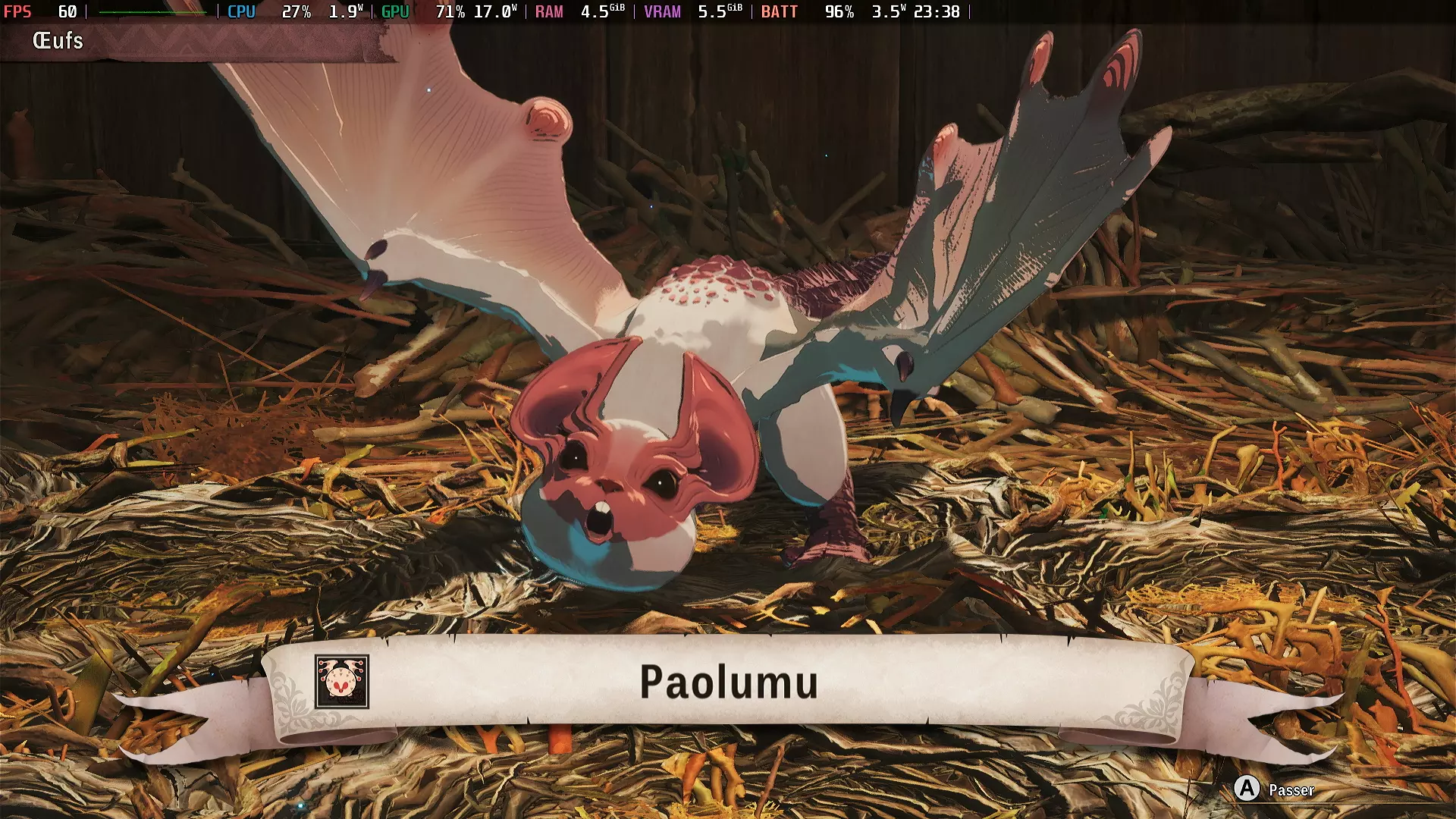1456x819 pixels.
Task: Click the FPS counter showing 60
Action: (45, 11)
